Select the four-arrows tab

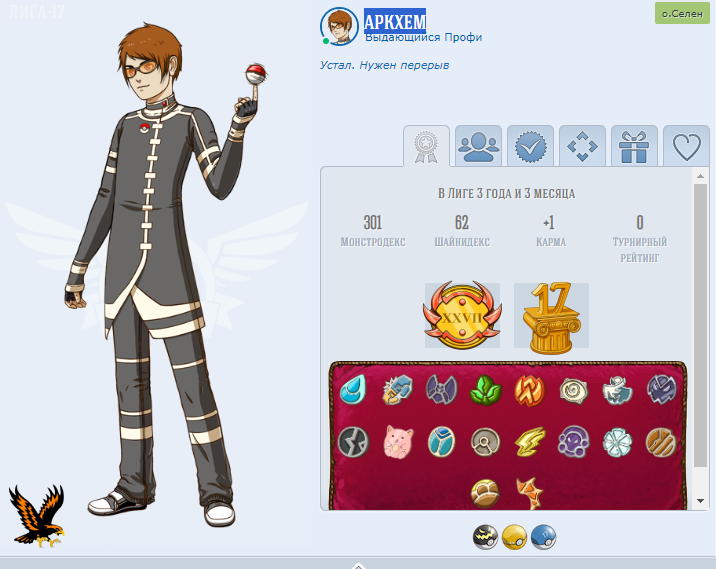(x=582, y=147)
